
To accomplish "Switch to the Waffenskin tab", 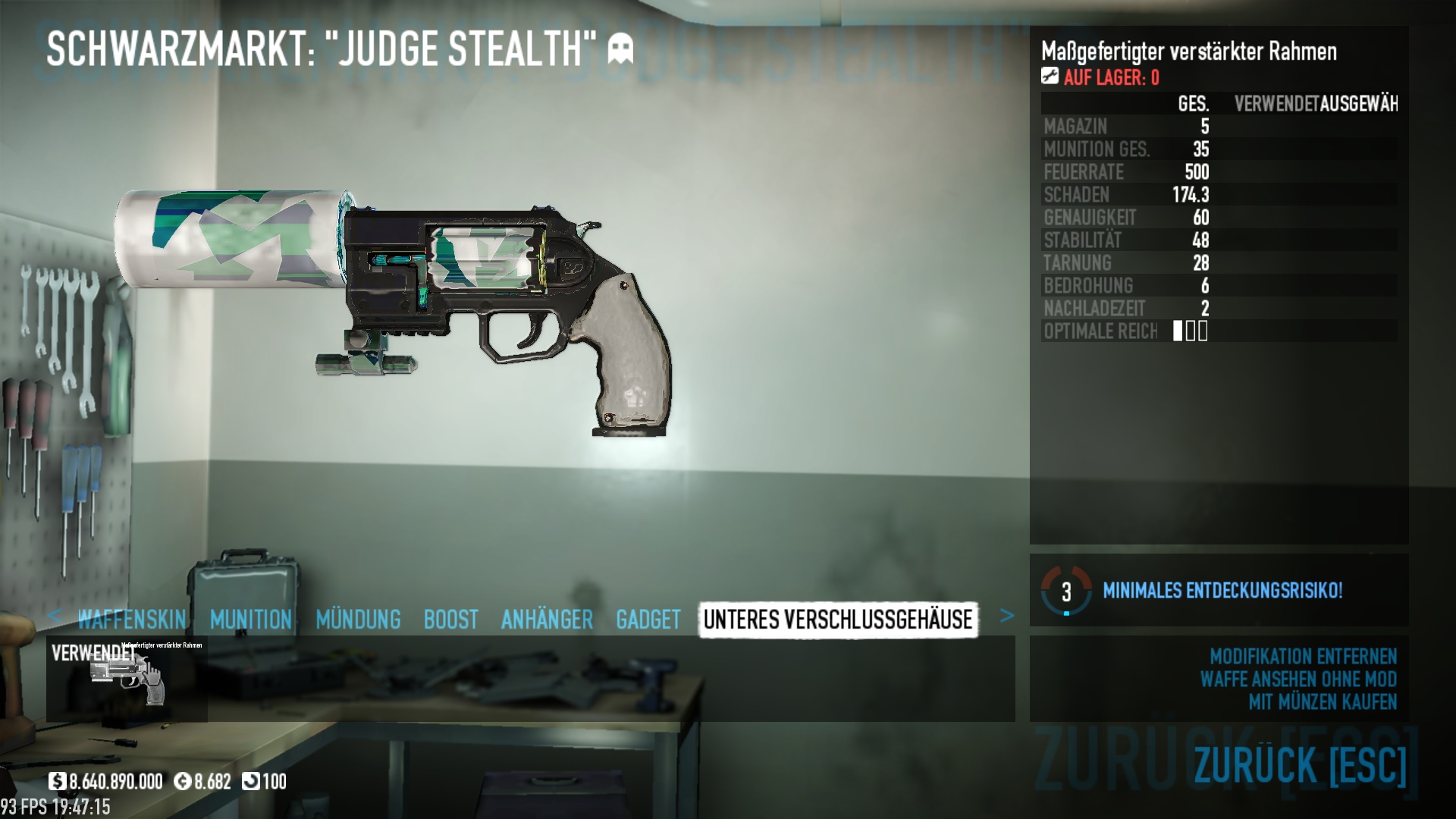I will [x=132, y=620].
